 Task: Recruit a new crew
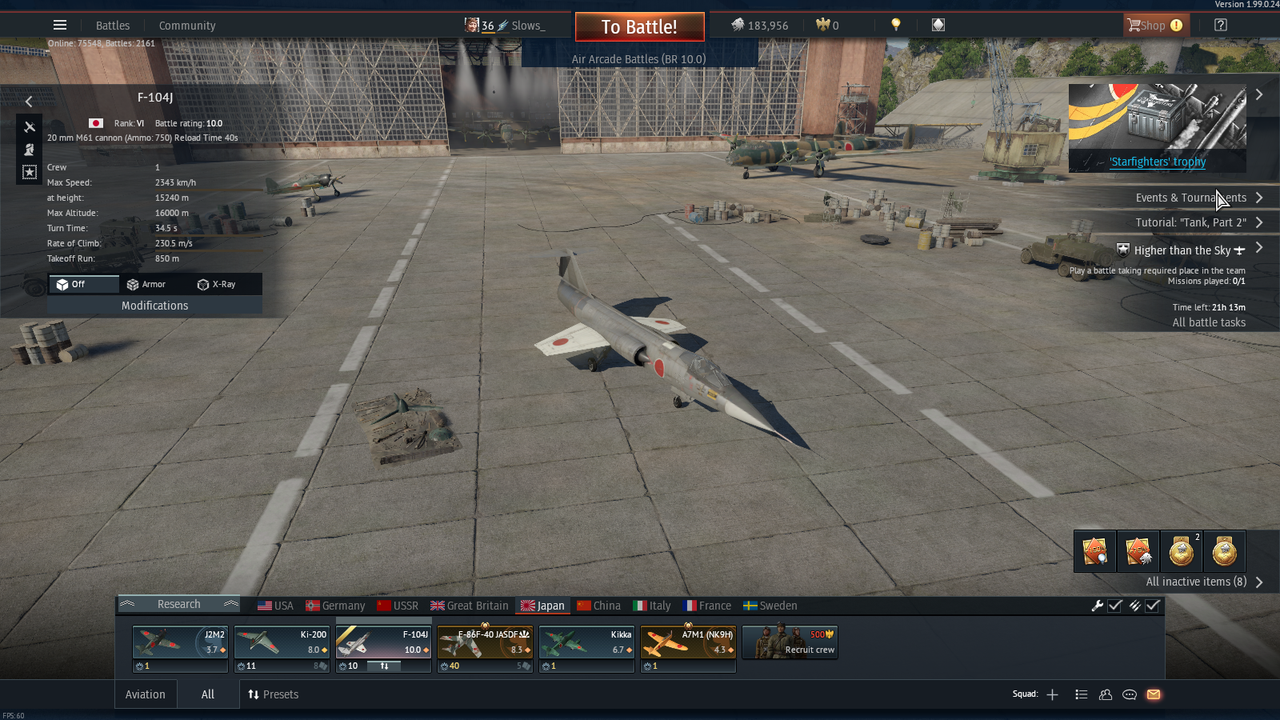tap(790, 643)
